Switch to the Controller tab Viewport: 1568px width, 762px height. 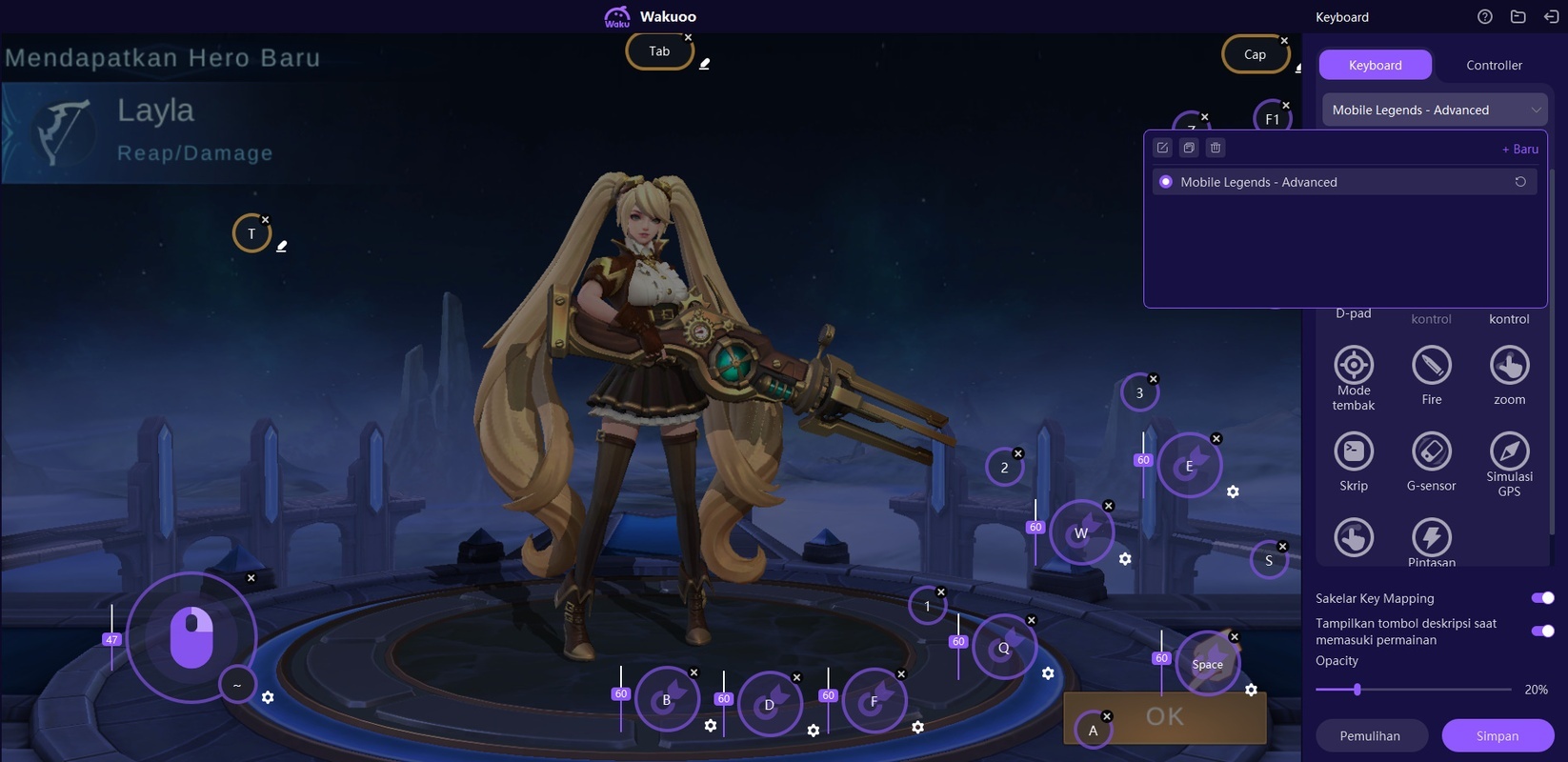[1494, 65]
